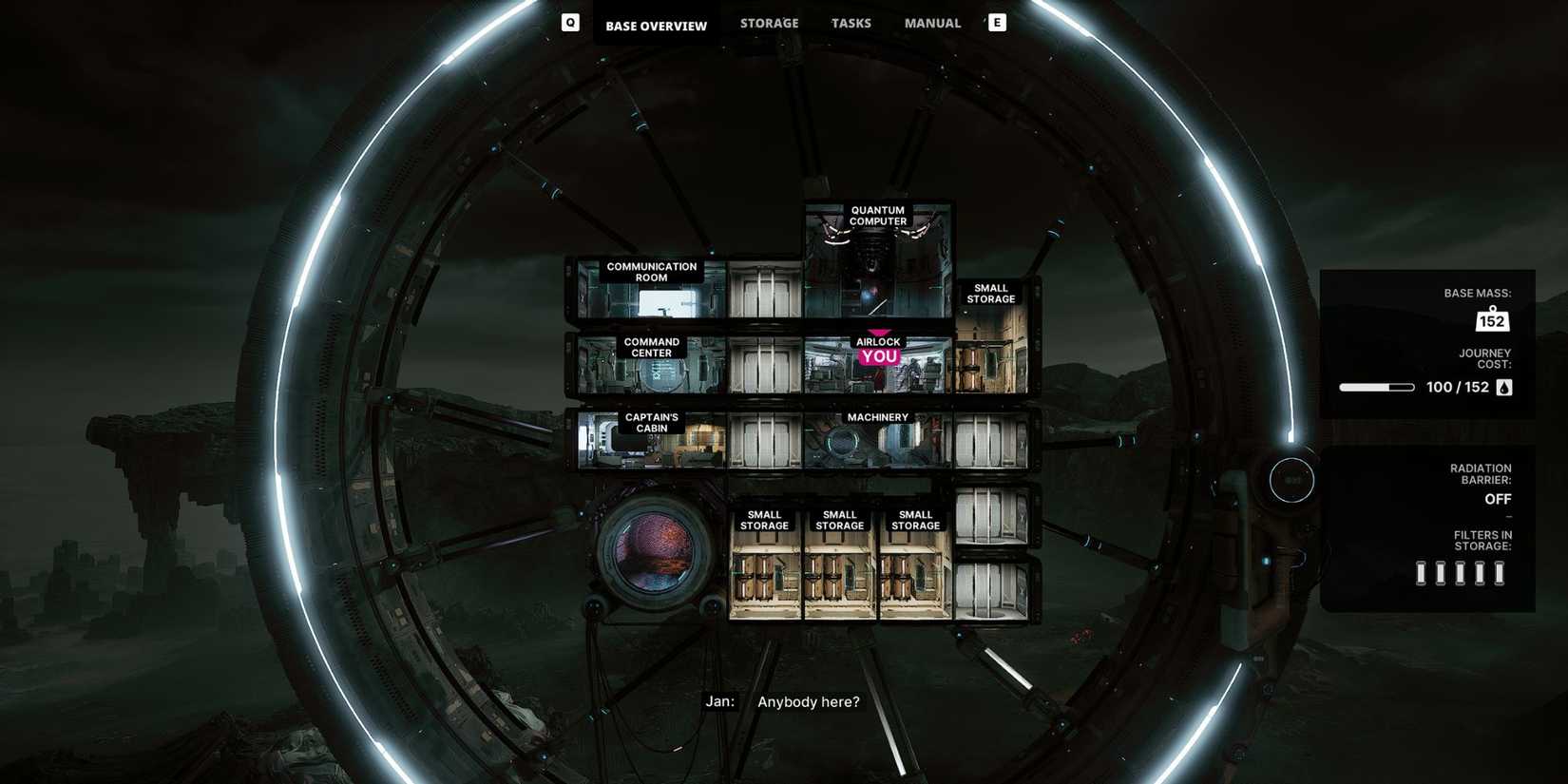The height and width of the screenshot is (784, 1568).
Task: Switch to the Storage tab
Action: [769, 23]
